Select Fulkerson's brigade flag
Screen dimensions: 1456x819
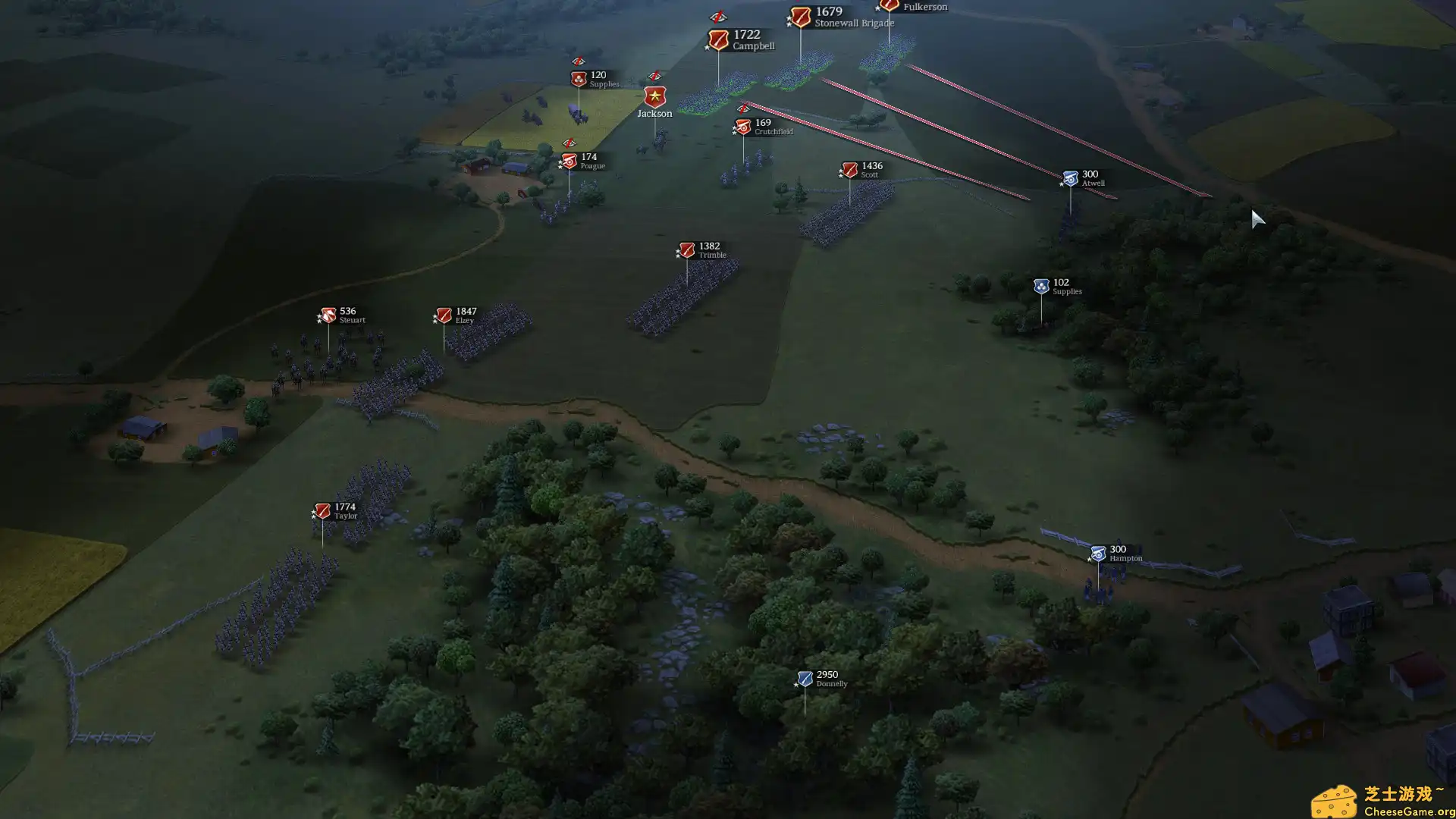[889, 6]
